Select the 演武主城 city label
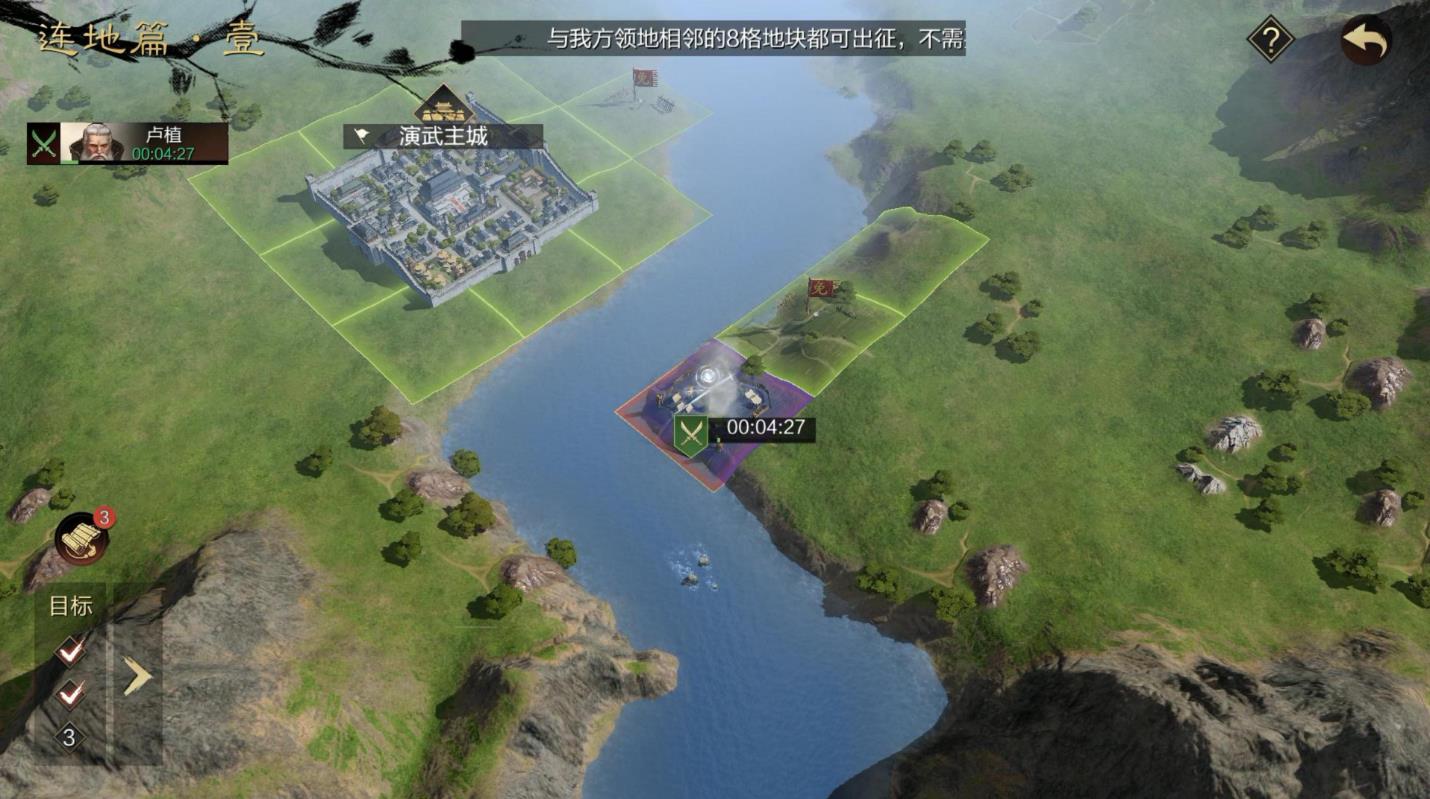 pos(443,137)
